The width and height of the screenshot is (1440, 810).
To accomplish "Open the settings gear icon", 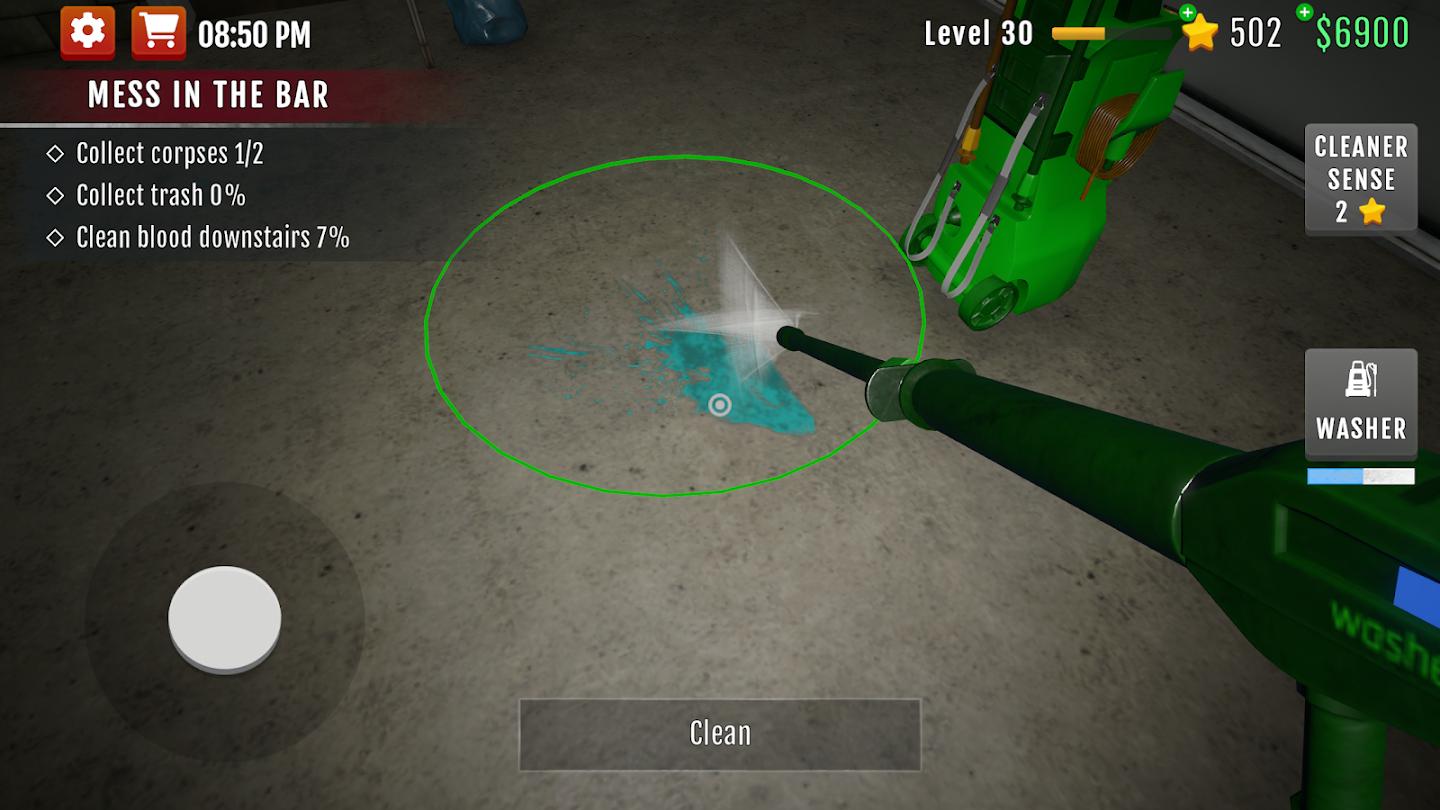I will (88, 30).
